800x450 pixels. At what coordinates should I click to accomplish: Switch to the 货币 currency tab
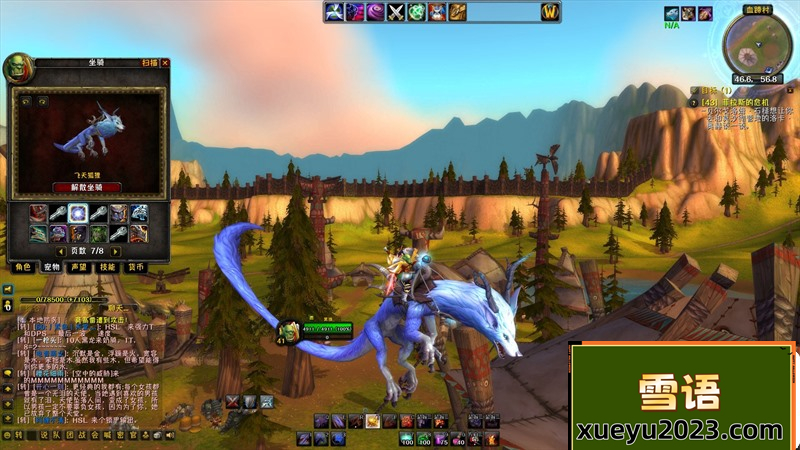tap(136, 267)
